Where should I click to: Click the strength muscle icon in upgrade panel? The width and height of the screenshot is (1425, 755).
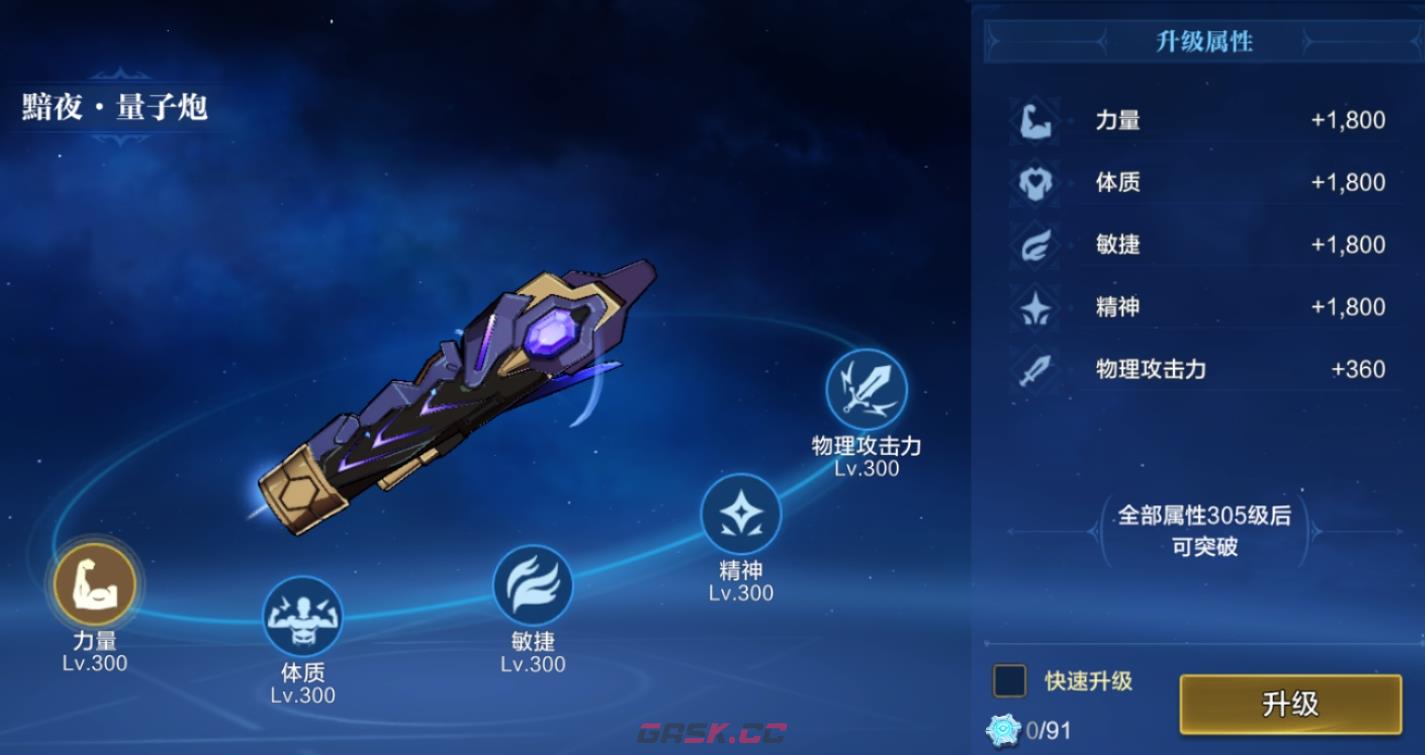coord(1035,119)
